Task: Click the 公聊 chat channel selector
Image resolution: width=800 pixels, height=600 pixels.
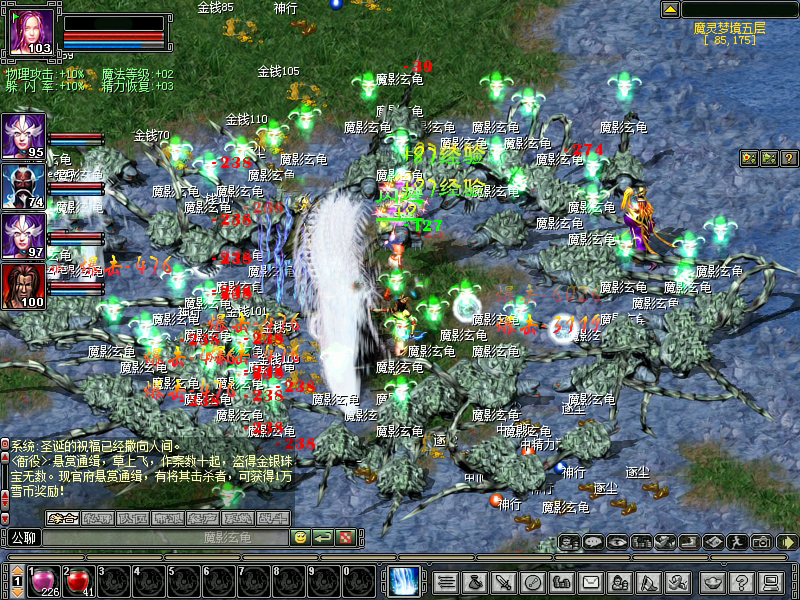Action: [x=21, y=538]
